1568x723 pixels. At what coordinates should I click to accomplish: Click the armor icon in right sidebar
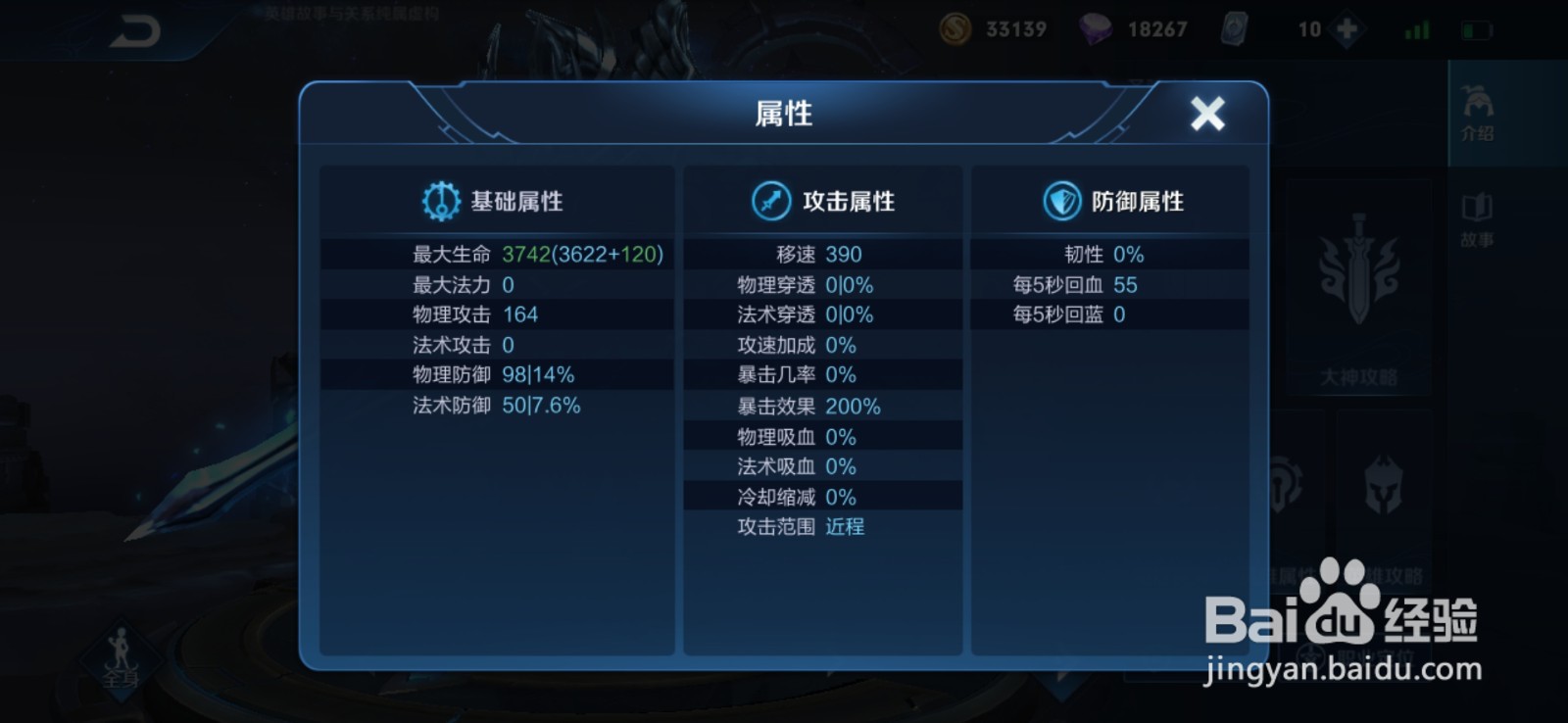1284,485
